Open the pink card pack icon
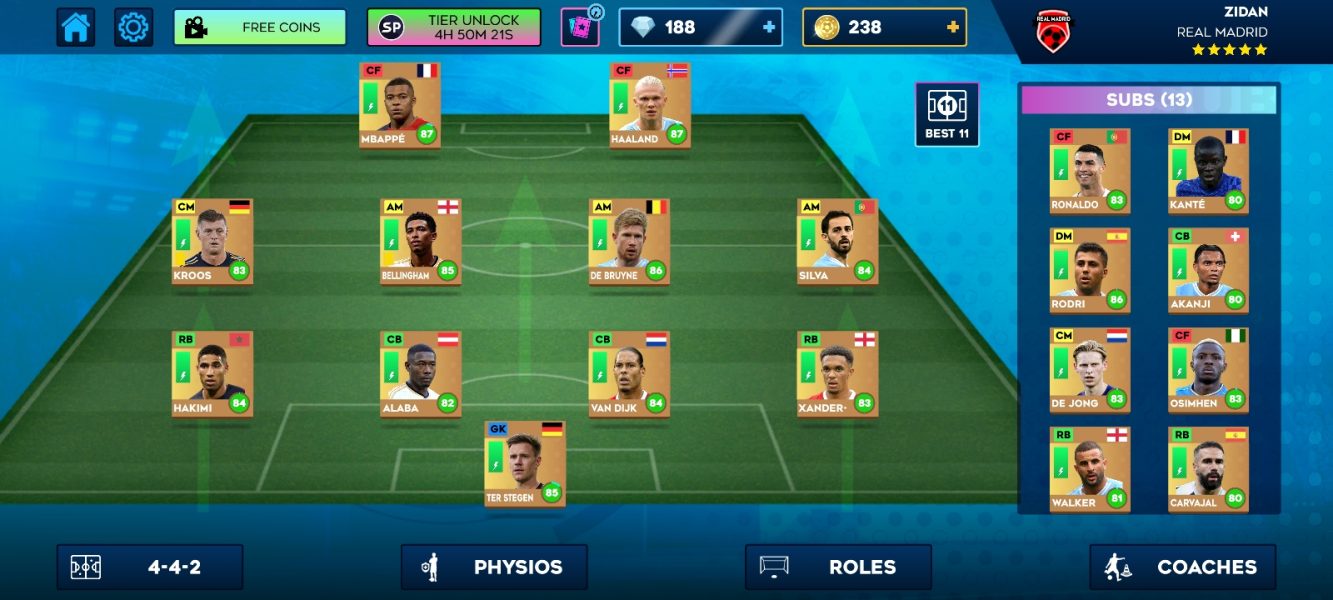The width and height of the screenshot is (1333, 600). [580, 28]
